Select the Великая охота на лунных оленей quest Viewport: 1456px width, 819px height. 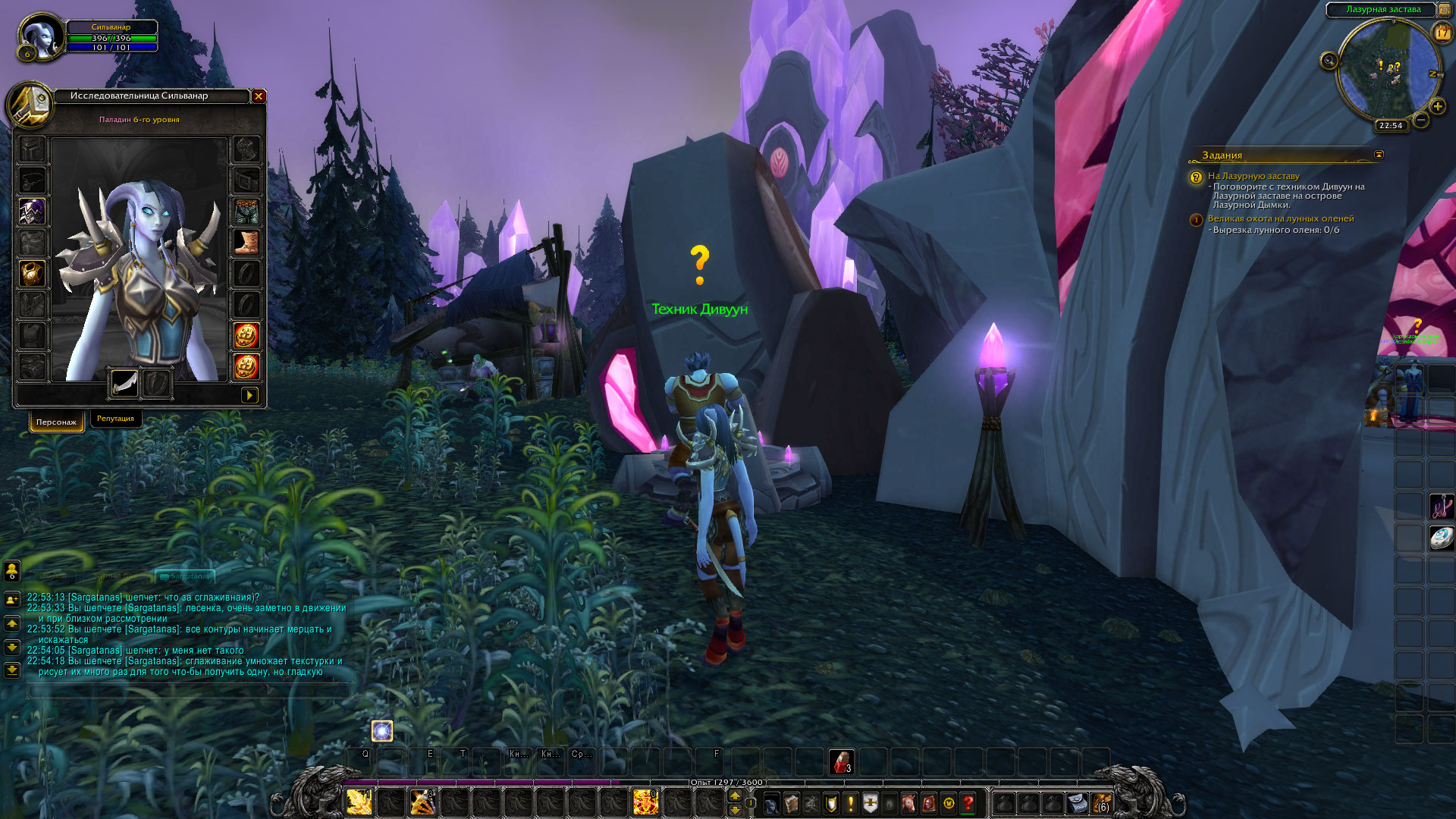1280,218
